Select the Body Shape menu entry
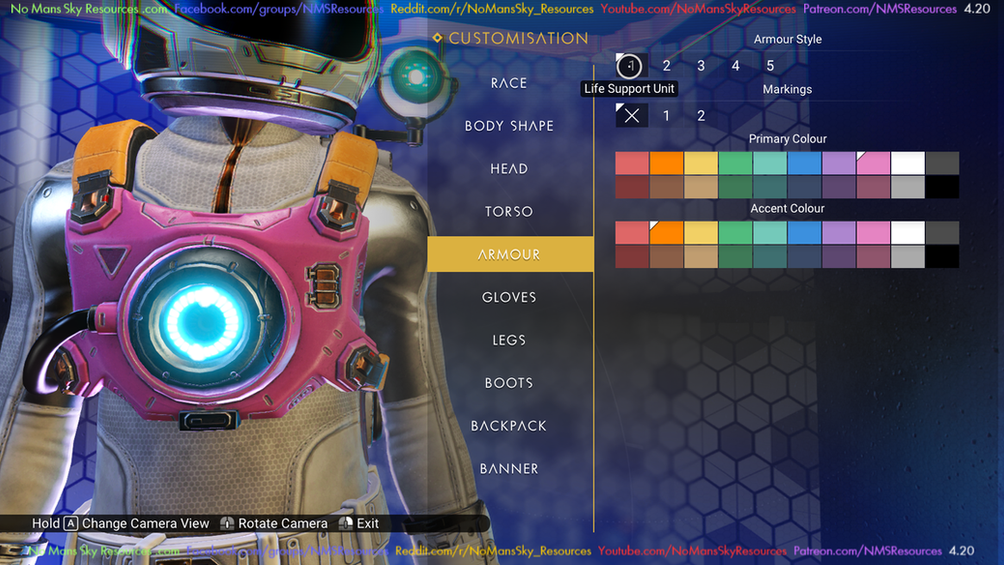The width and height of the screenshot is (1004, 565). pyautogui.click(x=509, y=126)
